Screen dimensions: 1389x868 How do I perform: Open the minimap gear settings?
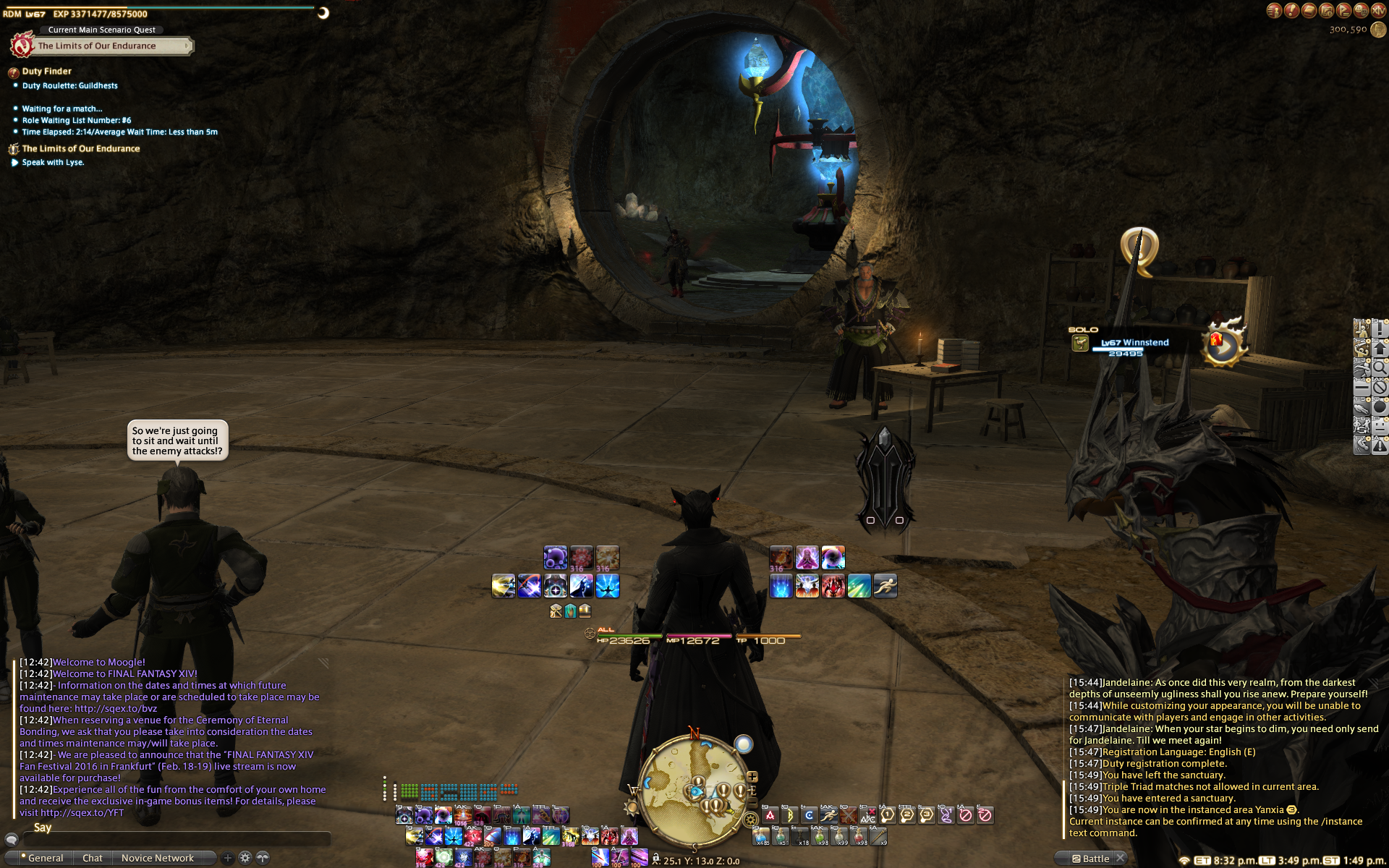(x=750, y=819)
